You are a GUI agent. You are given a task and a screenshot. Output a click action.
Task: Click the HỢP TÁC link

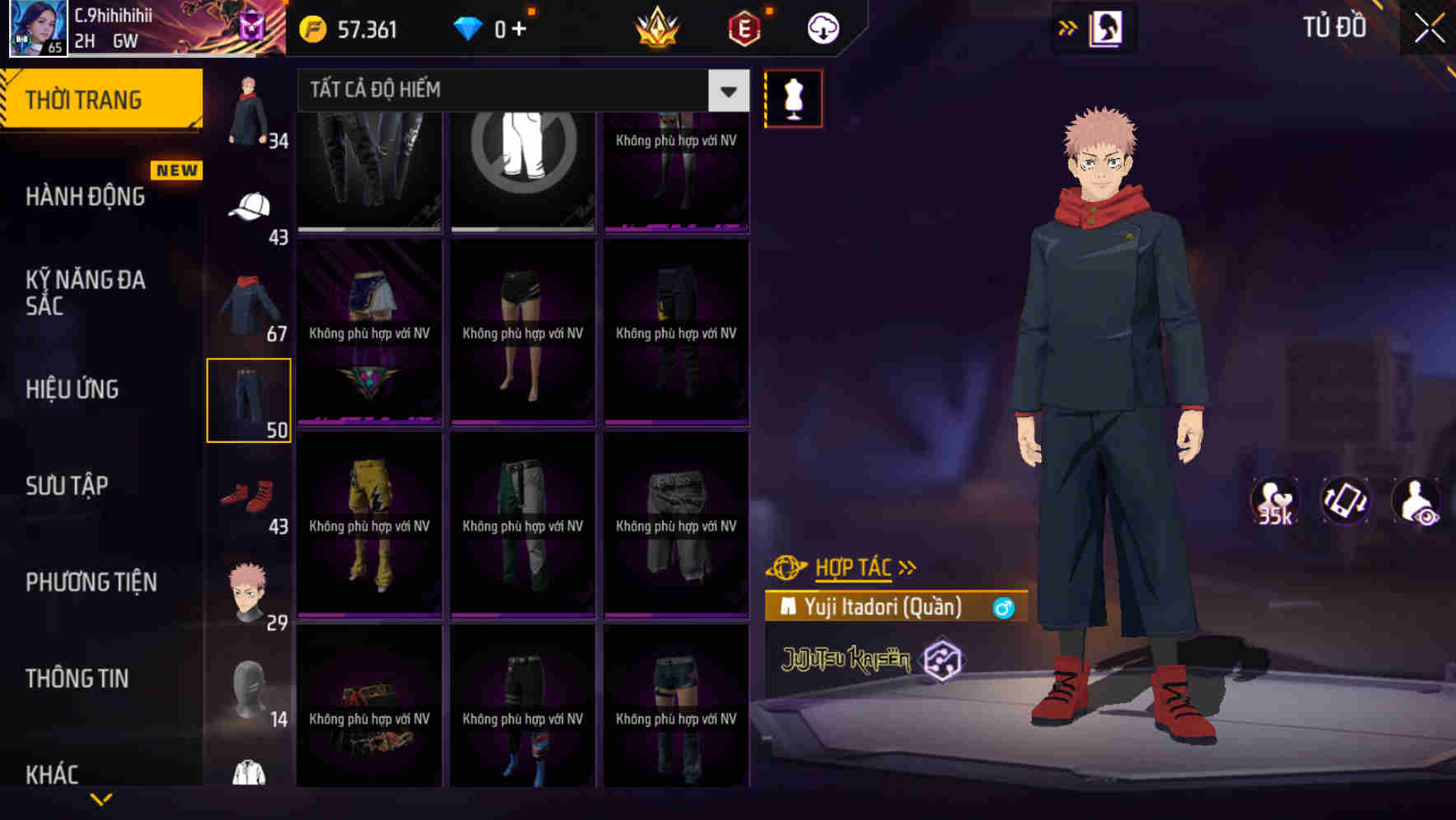[x=852, y=567]
